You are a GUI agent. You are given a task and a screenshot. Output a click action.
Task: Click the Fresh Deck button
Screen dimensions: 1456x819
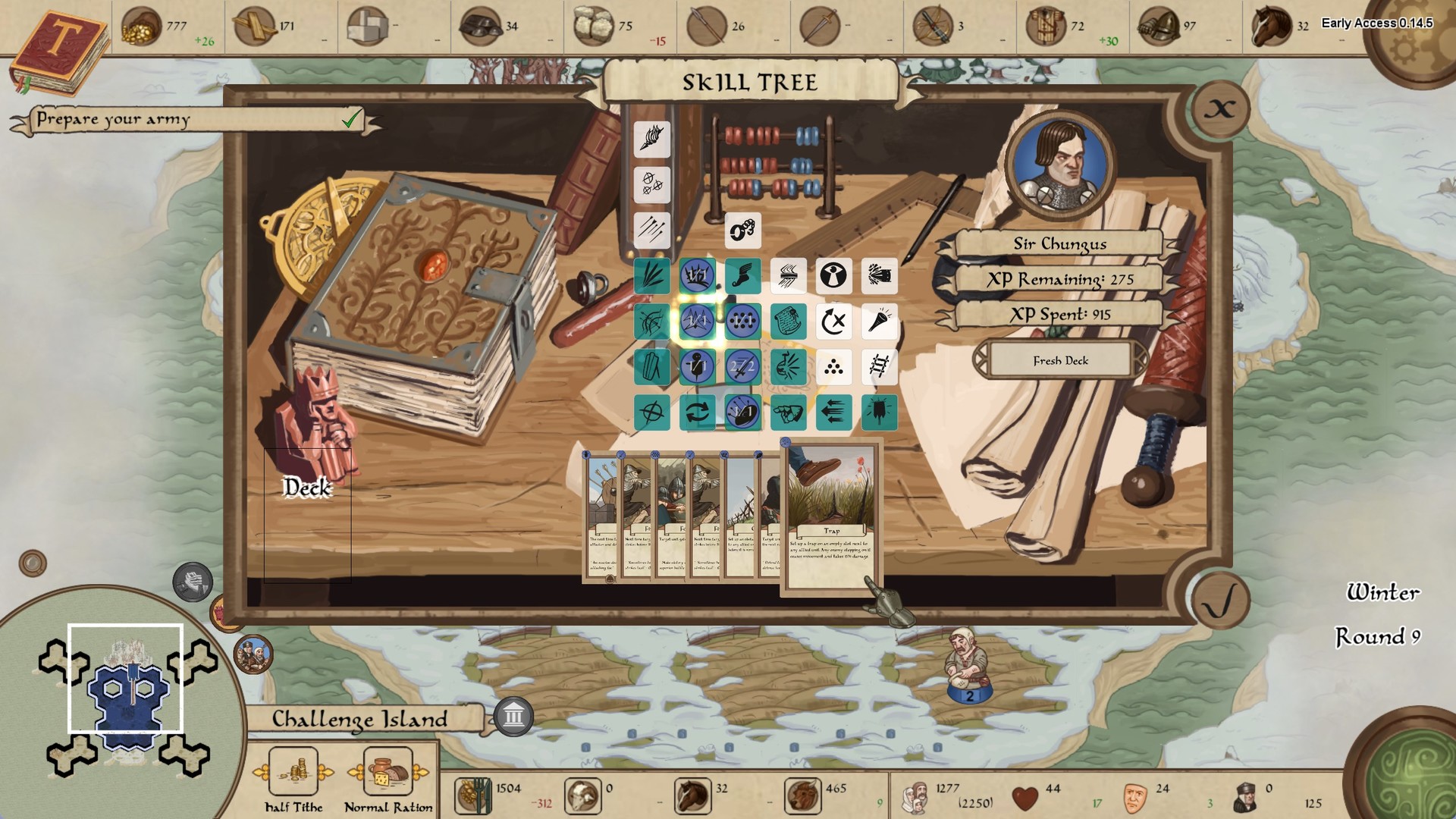point(1060,361)
